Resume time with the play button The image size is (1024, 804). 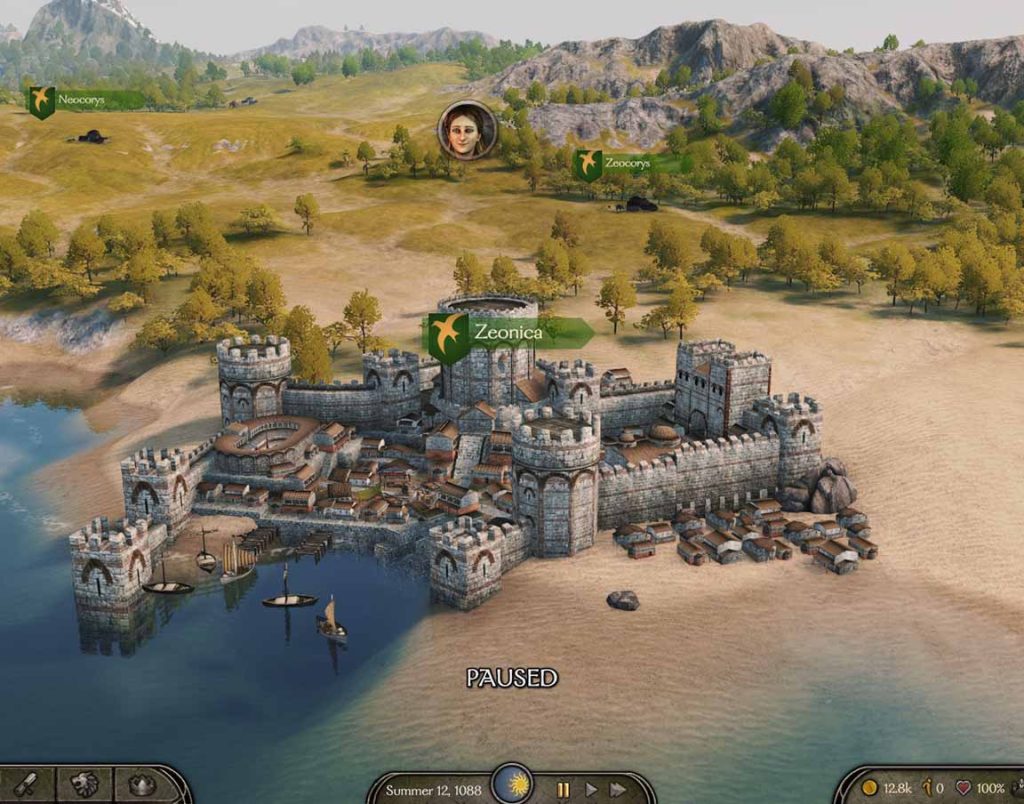tap(591, 789)
